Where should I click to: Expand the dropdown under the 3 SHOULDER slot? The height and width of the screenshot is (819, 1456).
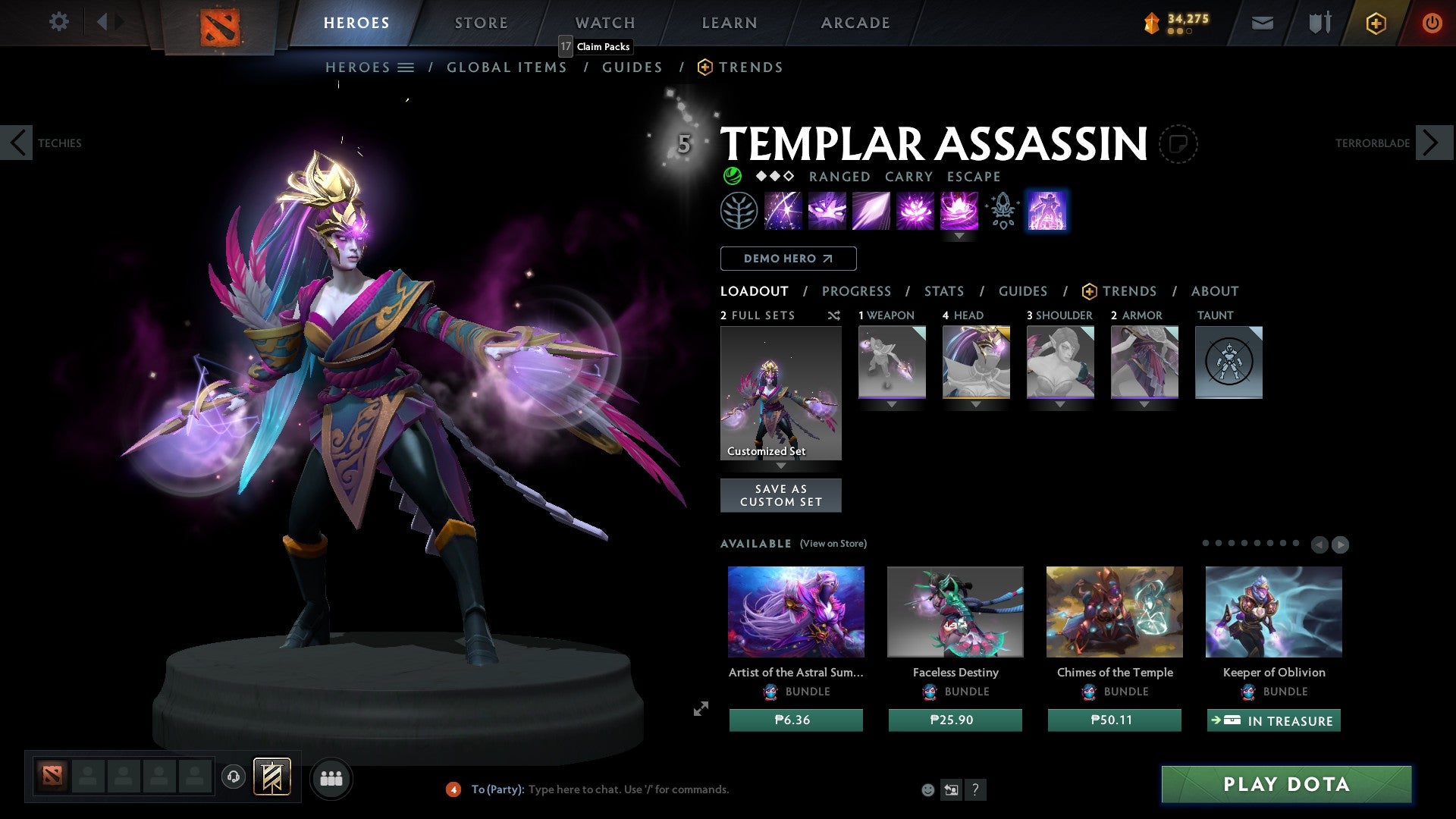pyautogui.click(x=1060, y=404)
